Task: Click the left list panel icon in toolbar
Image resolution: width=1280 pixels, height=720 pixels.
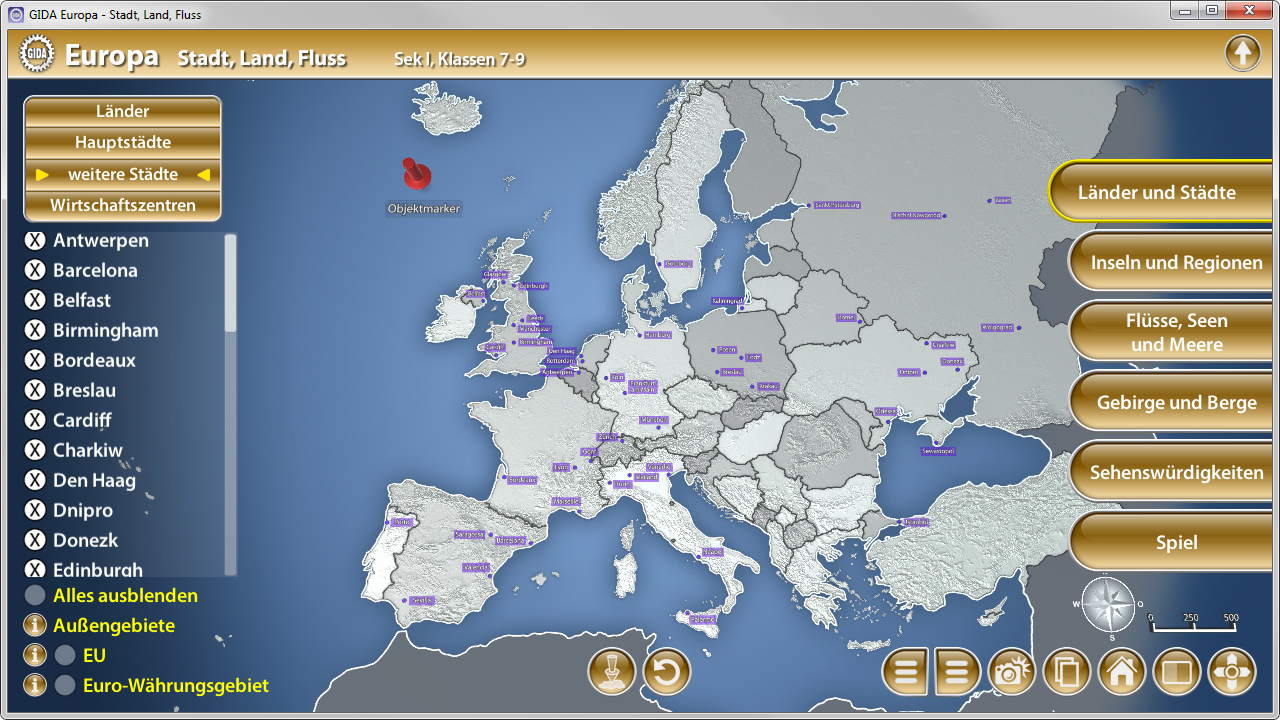Action: point(905,672)
